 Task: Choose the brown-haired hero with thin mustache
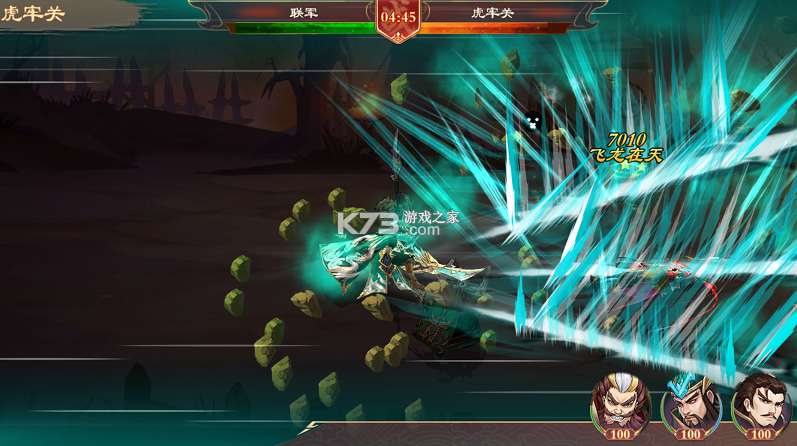pyautogui.click(x=760, y=403)
